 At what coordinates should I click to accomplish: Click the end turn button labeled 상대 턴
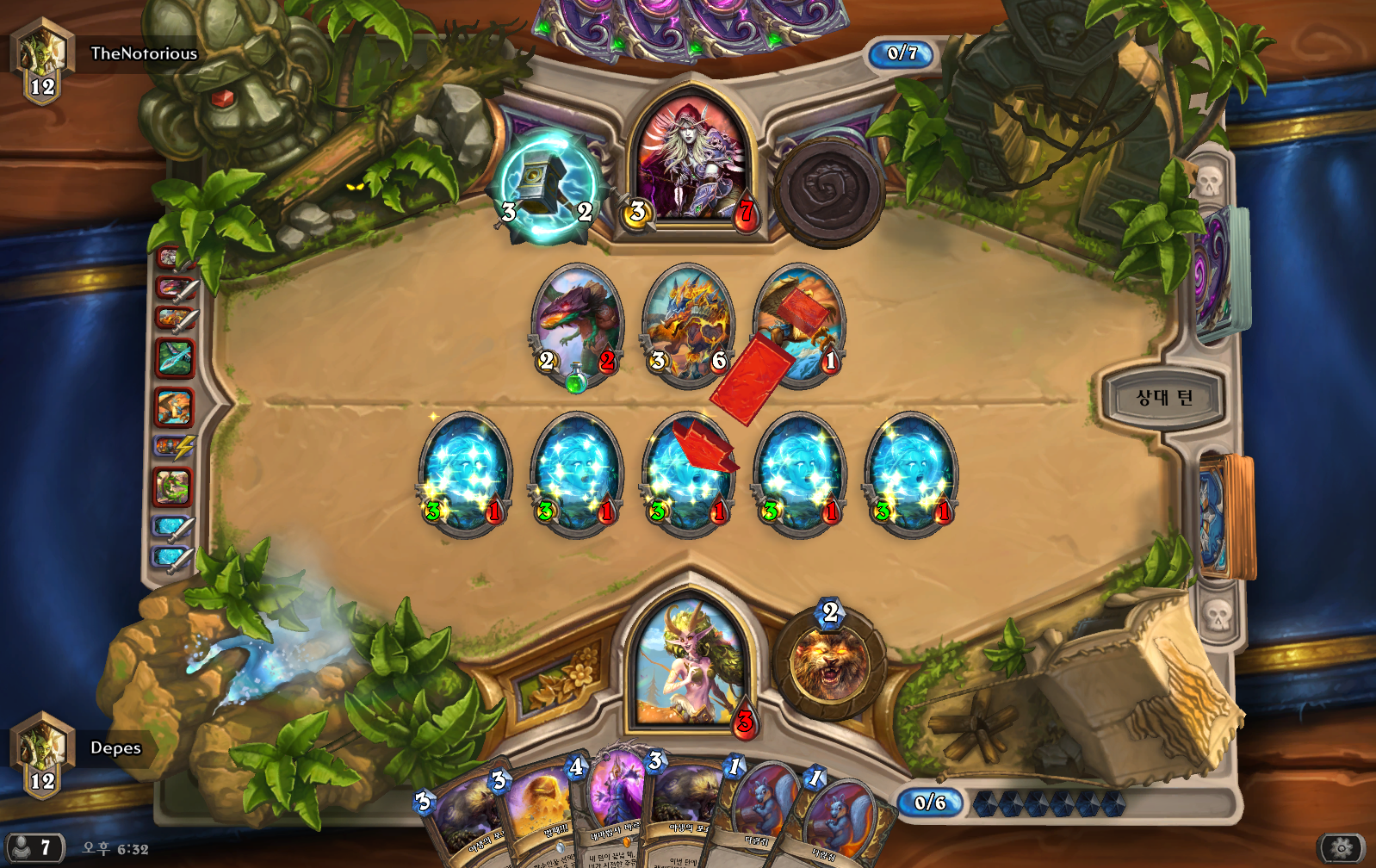1163,397
